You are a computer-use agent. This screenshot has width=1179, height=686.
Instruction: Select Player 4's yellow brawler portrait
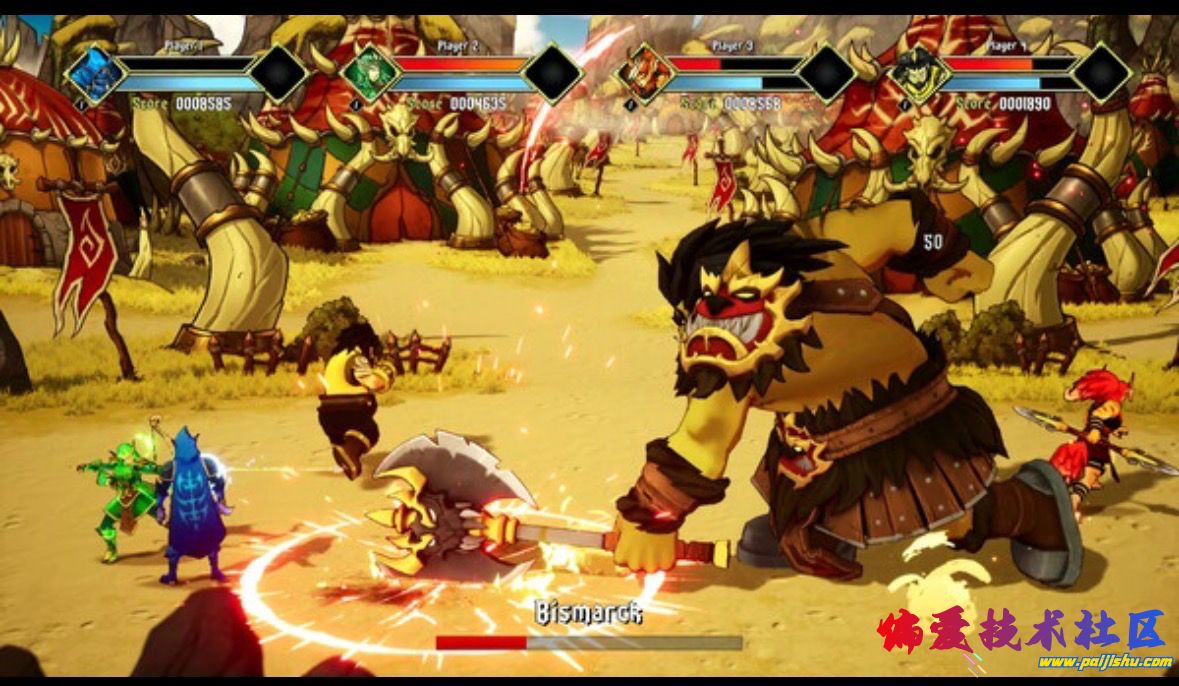tap(918, 73)
